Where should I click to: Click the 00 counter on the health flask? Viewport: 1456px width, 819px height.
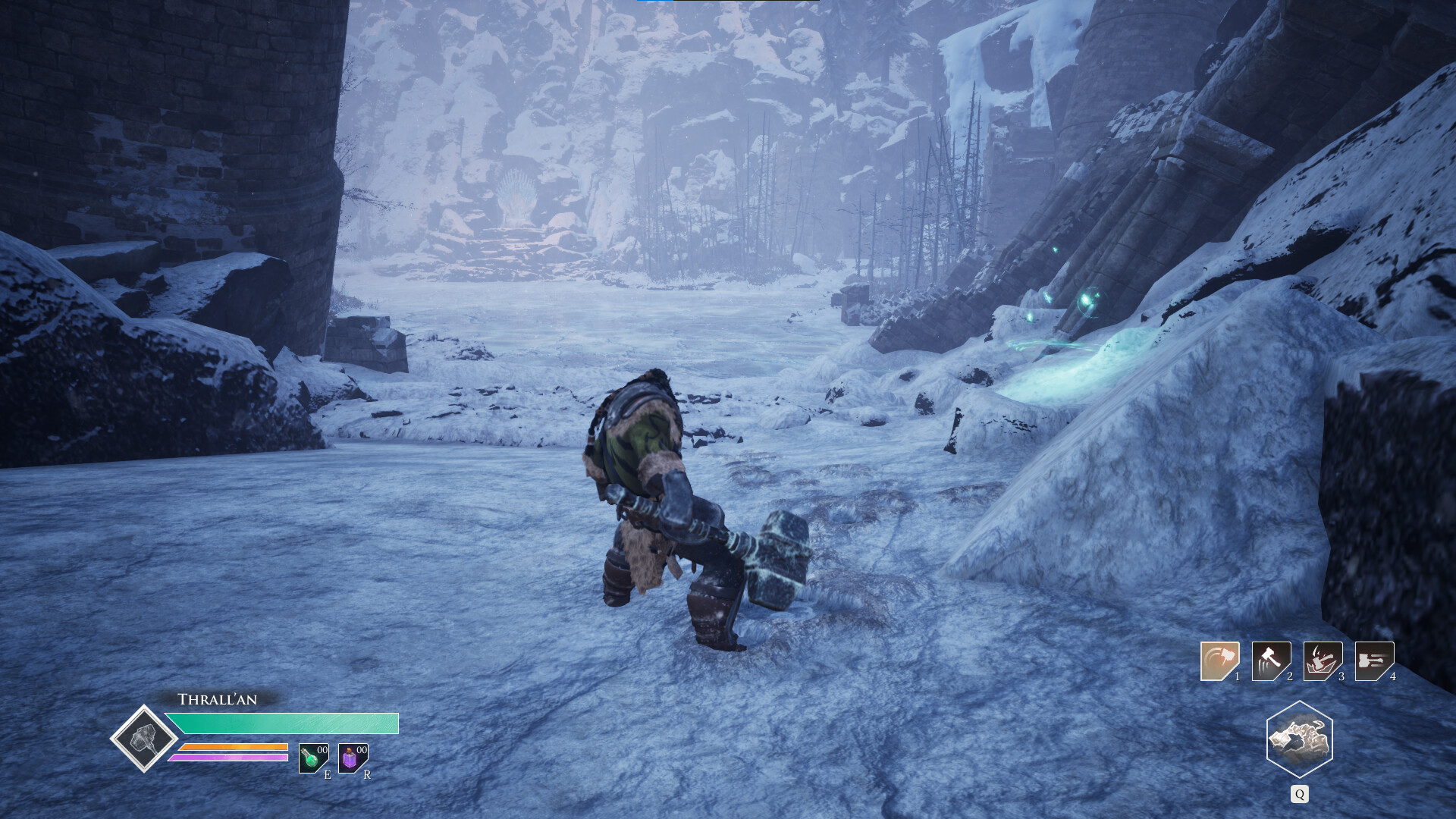tap(322, 750)
